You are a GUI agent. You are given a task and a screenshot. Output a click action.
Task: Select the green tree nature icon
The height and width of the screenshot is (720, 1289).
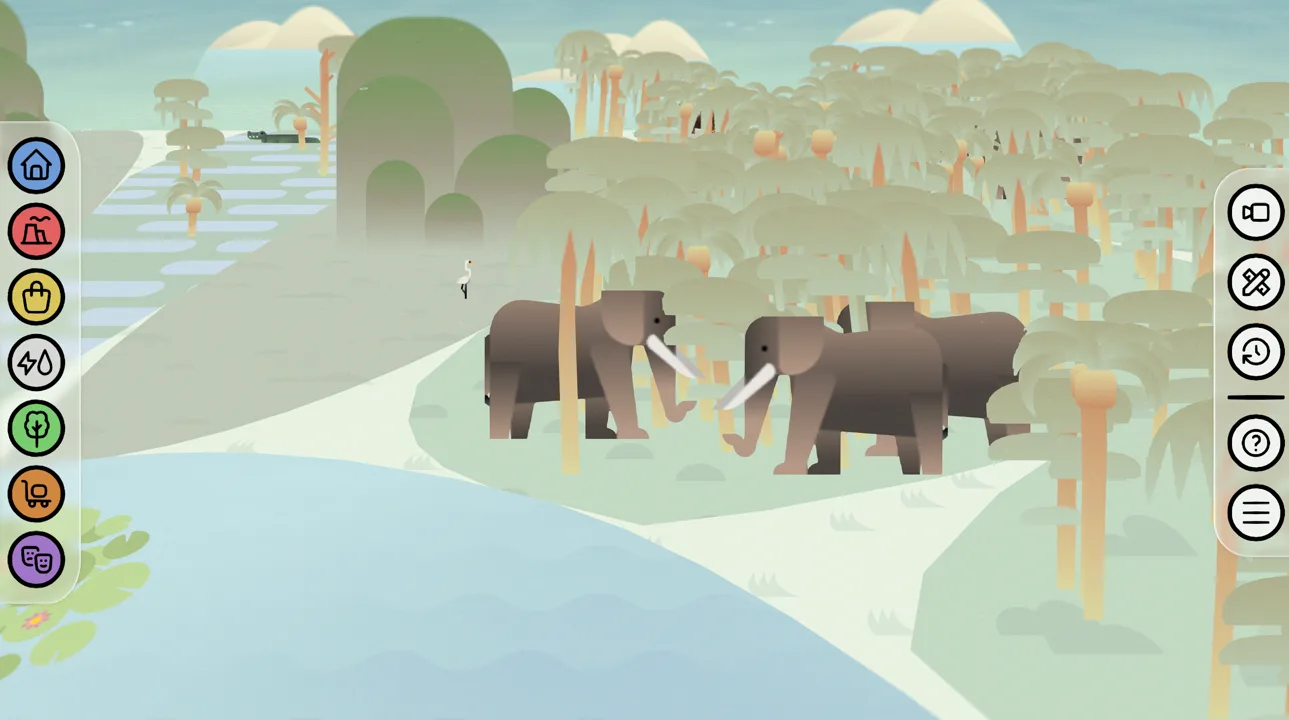coord(36,429)
